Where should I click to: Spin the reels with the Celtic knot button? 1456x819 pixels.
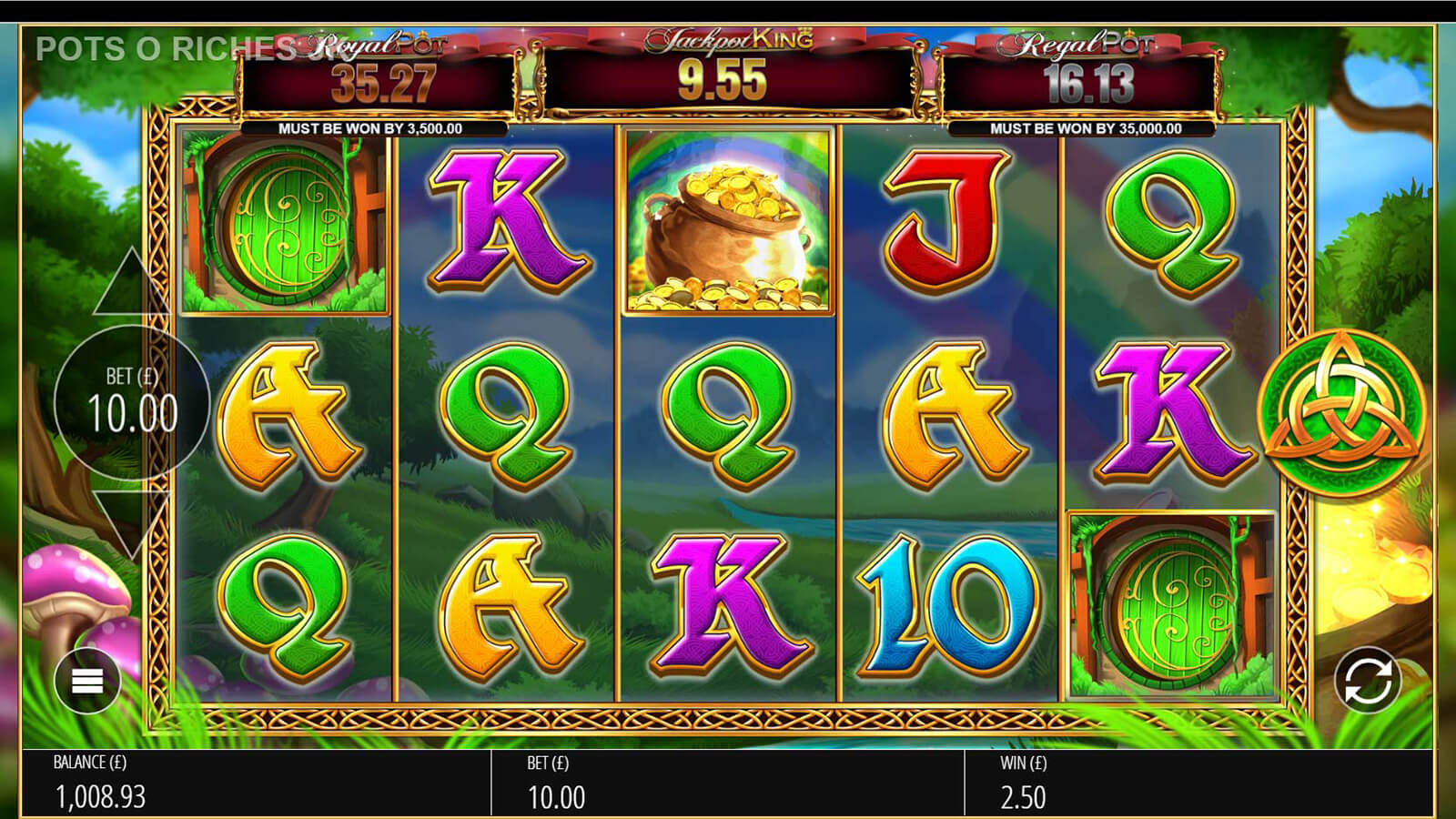[1340, 409]
